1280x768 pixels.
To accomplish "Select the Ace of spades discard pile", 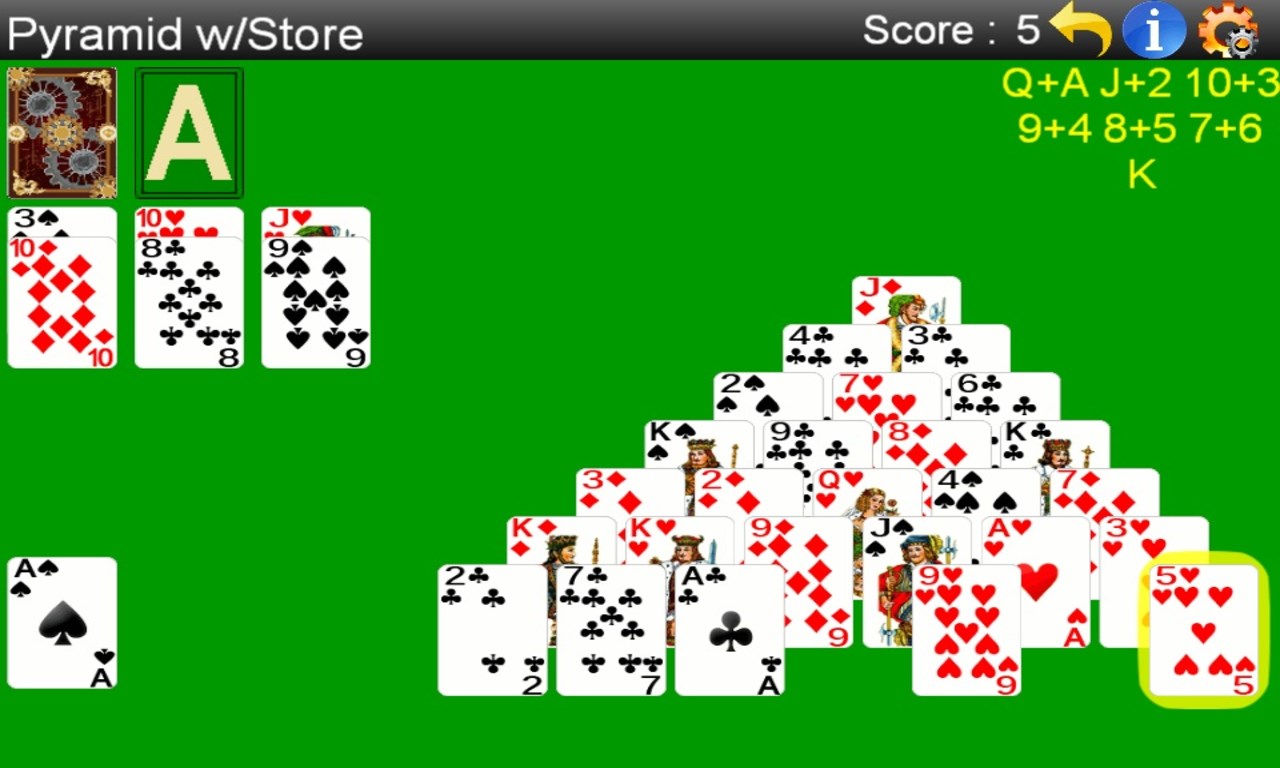I will 62,620.
